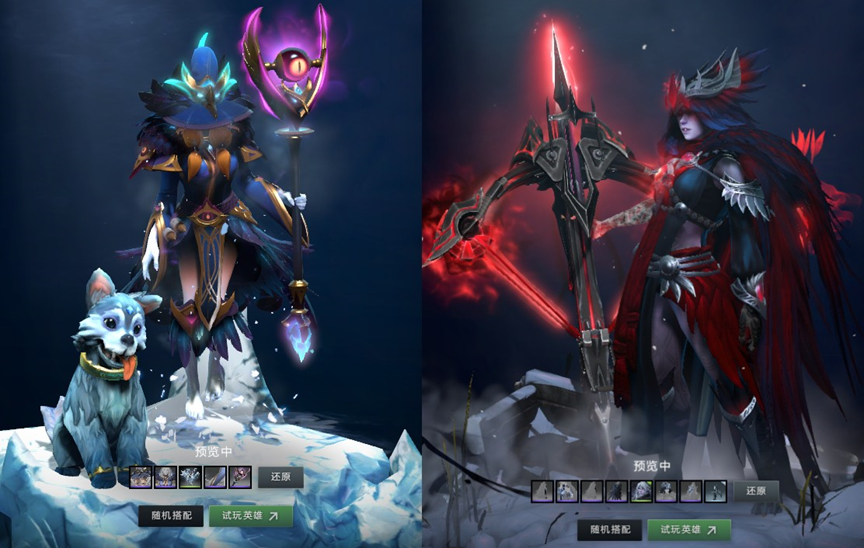Image resolution: width=864 pixels, height=548 pixels.
Task: Select 试玩英雄 under the blue-robed hero preview
Action: (x=250, y=515)
